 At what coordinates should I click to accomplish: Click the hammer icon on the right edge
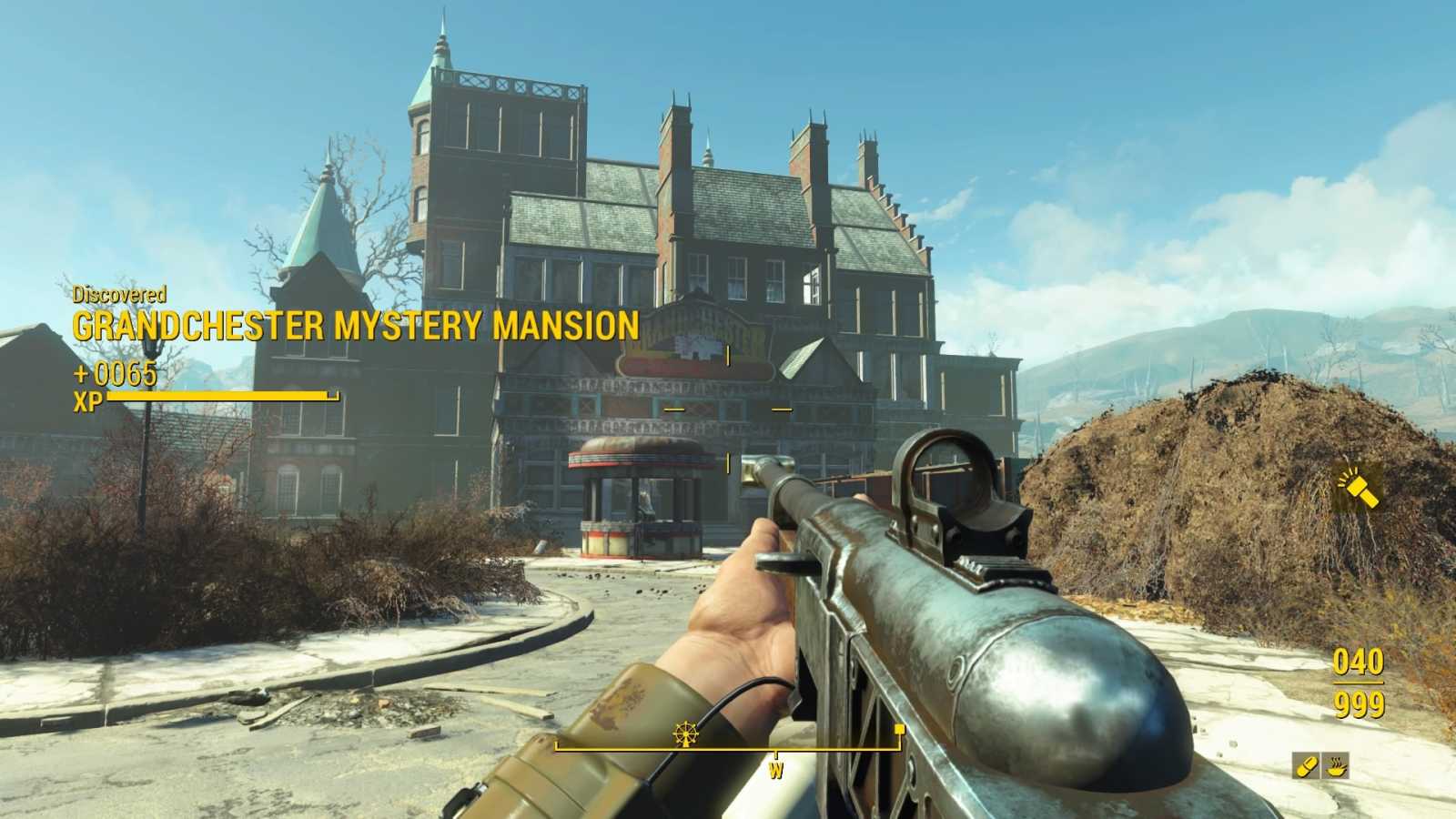click(1357, 487)
